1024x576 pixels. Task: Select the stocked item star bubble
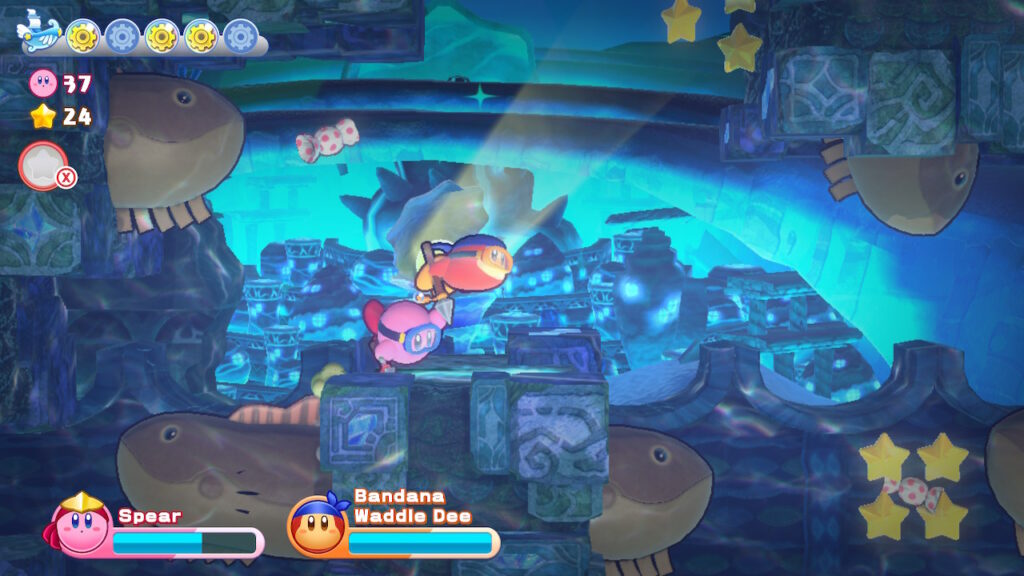tap(43, 165)
